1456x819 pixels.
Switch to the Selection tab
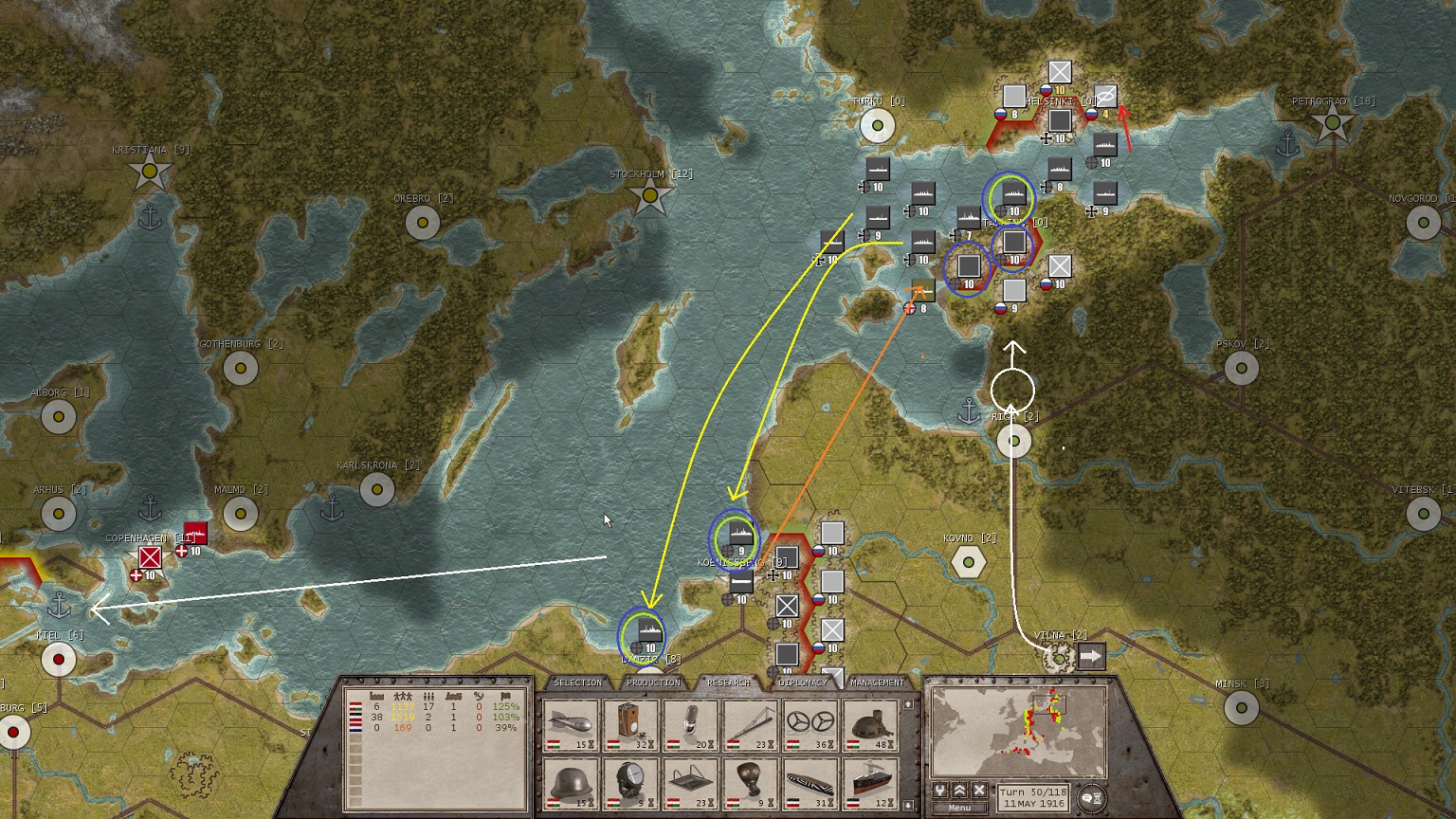point(577,682)
